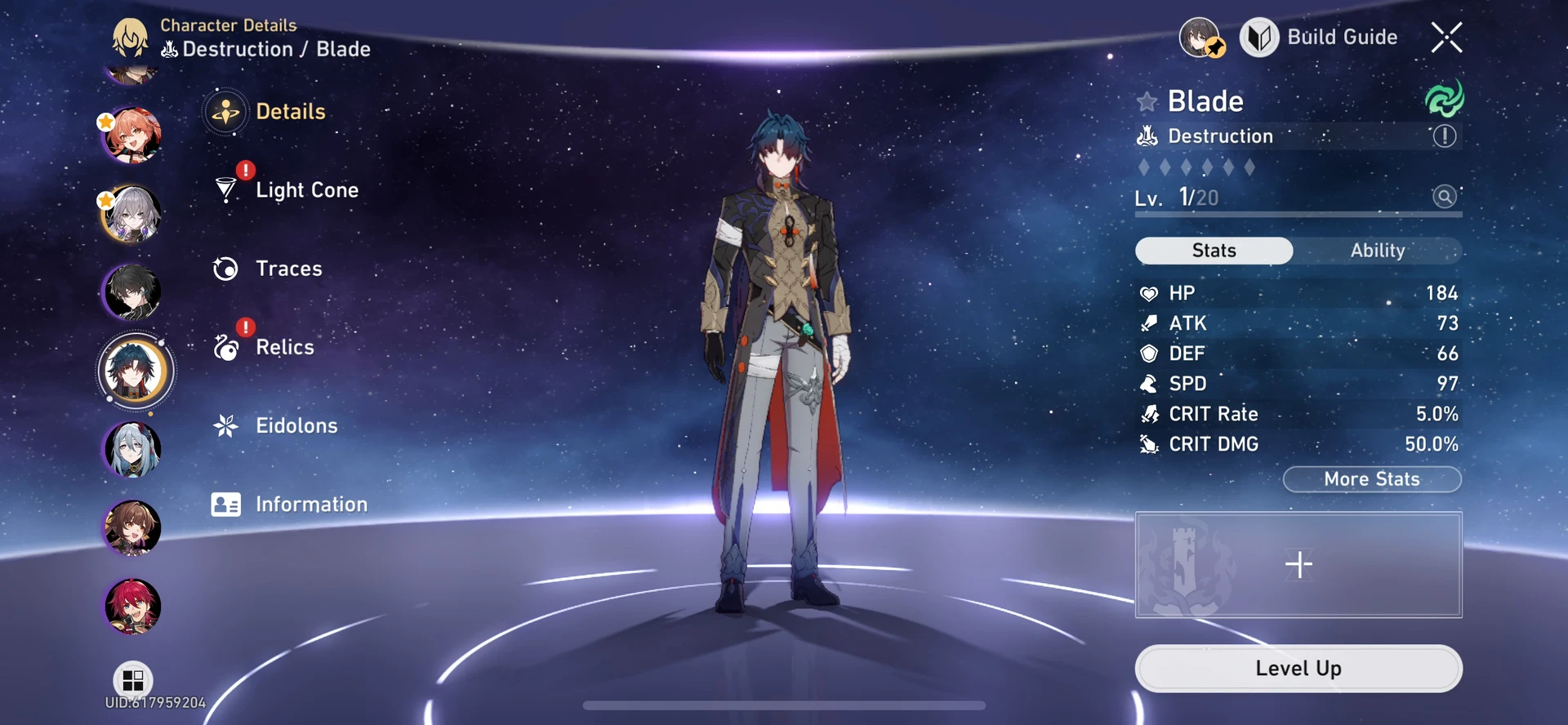Image resolution: width=1568 pixels, height=725 pixels.
Task: Open the Information section
Action: point(225,504)
